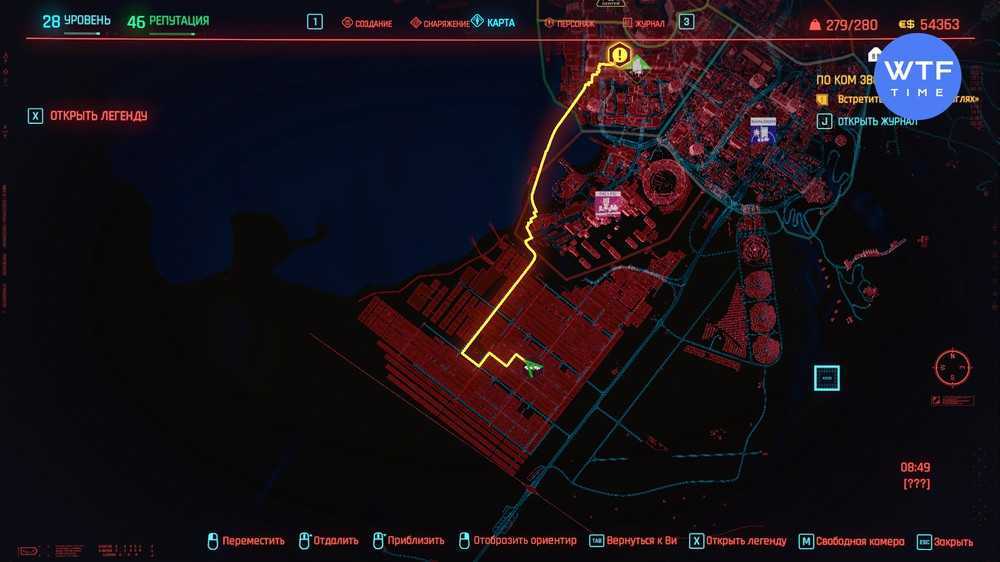This screenshot has height=562, width=1000.
Task: Open the Создание crafting tab
Action: [367, 23]
